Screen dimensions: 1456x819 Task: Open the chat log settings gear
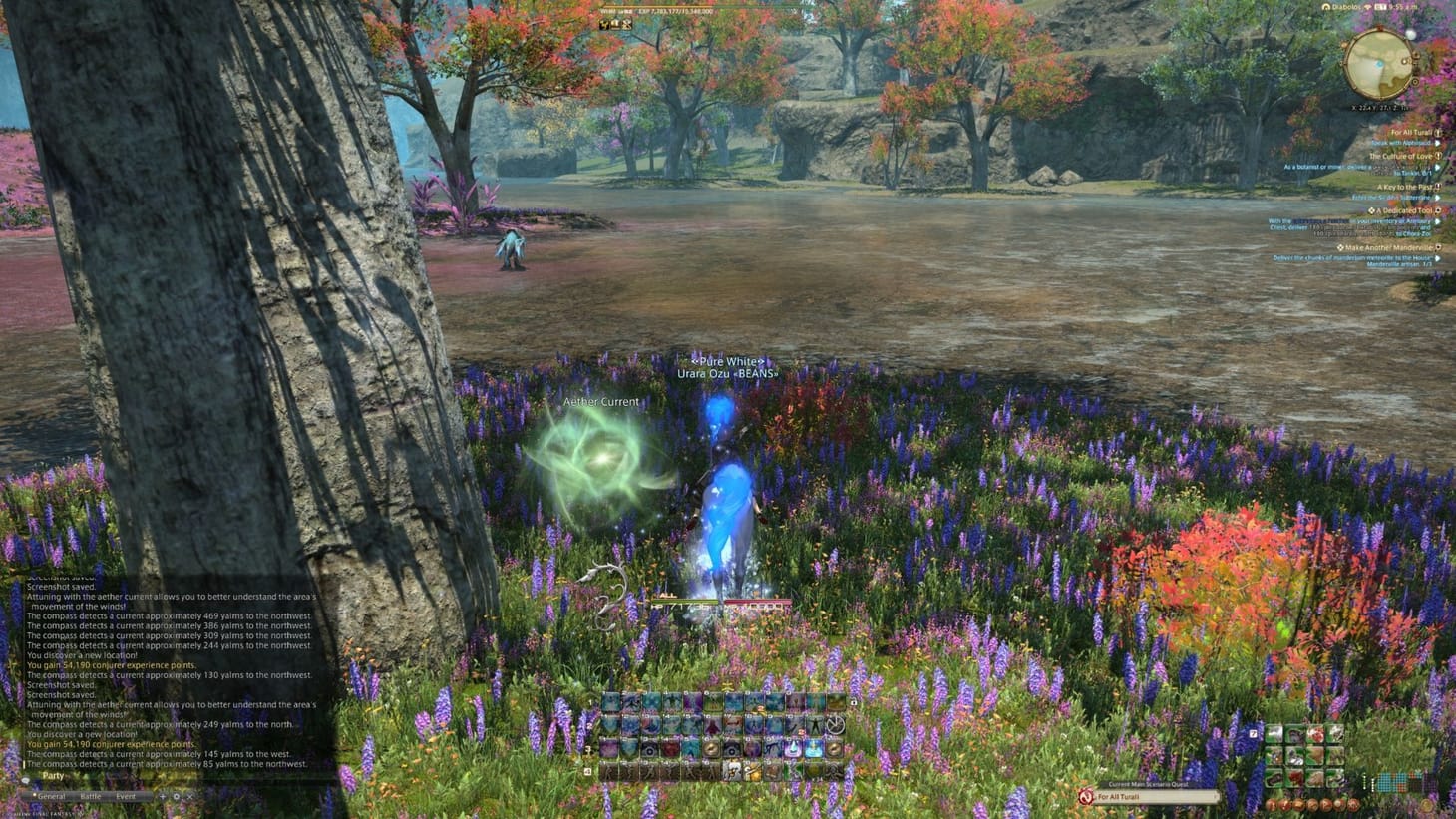click(177, 796)
